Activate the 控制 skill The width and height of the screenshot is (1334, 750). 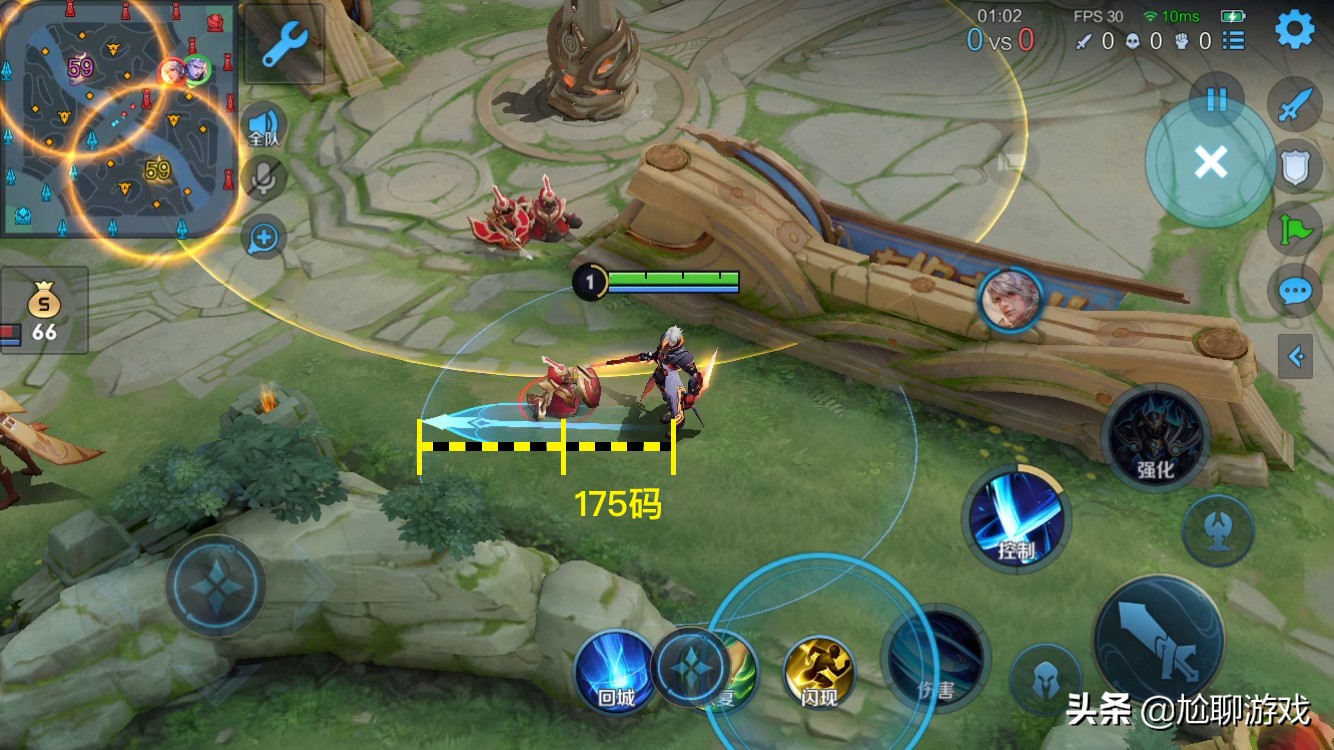coord(1016,520)
